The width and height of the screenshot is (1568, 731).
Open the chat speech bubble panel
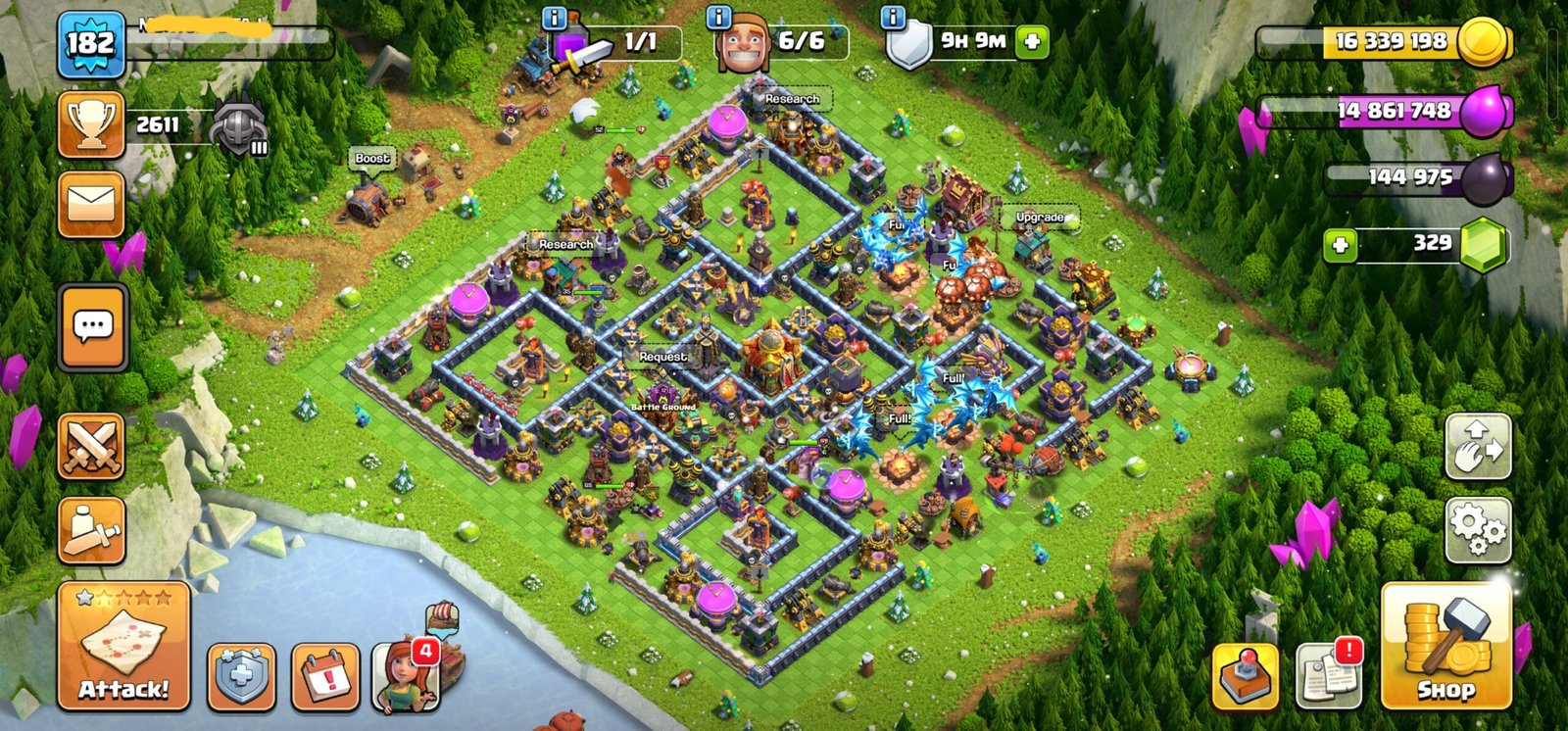[92, 327]
